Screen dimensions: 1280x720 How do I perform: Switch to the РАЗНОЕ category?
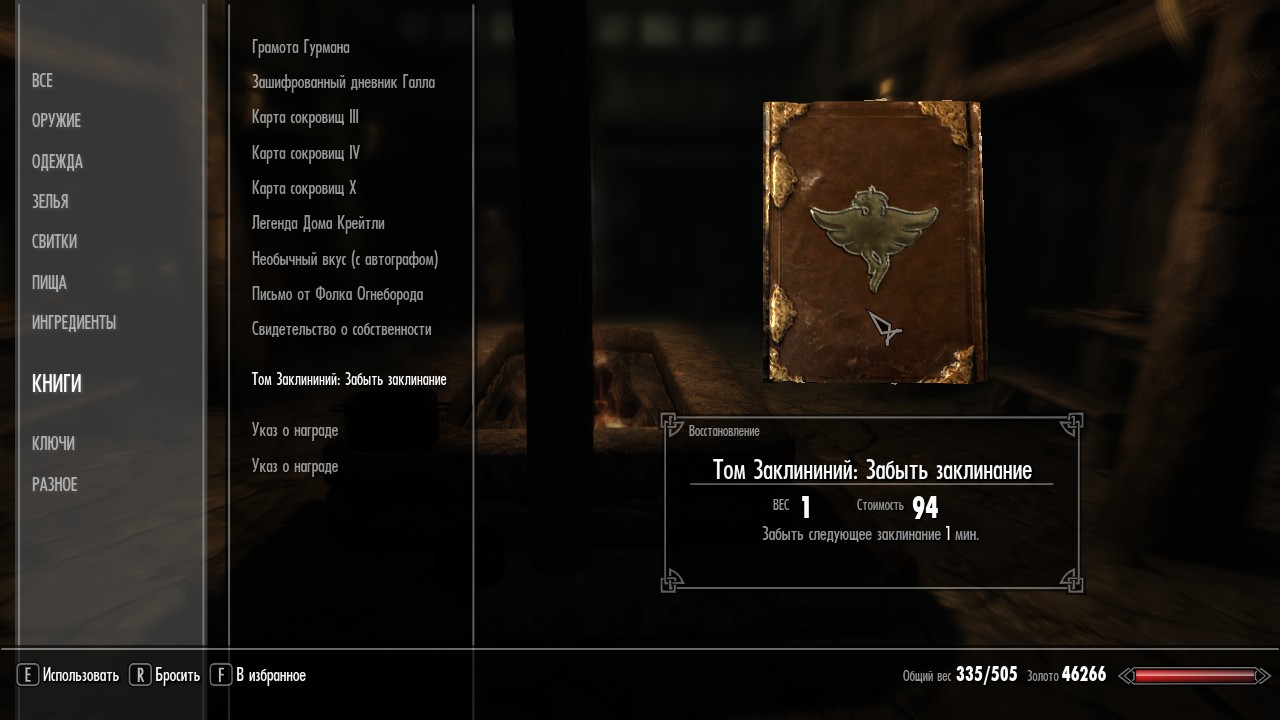tap(54, 485)
